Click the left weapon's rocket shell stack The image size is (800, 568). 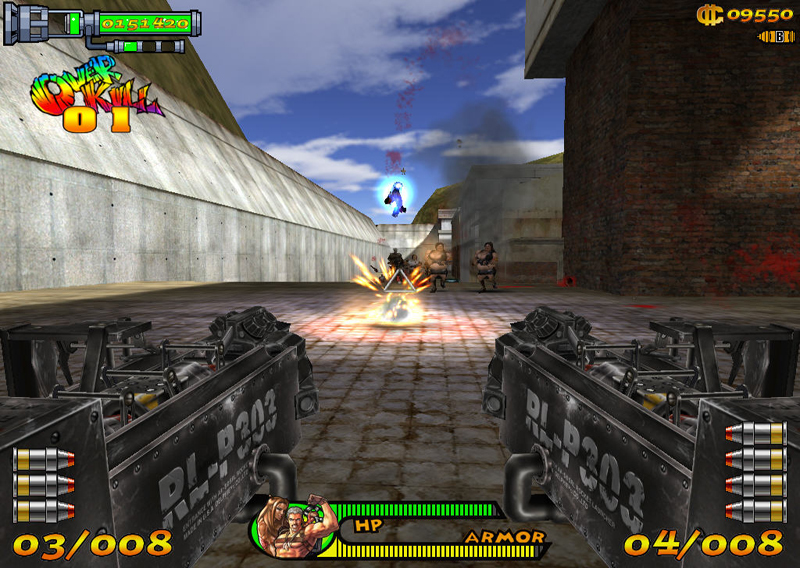click(43, 486)
